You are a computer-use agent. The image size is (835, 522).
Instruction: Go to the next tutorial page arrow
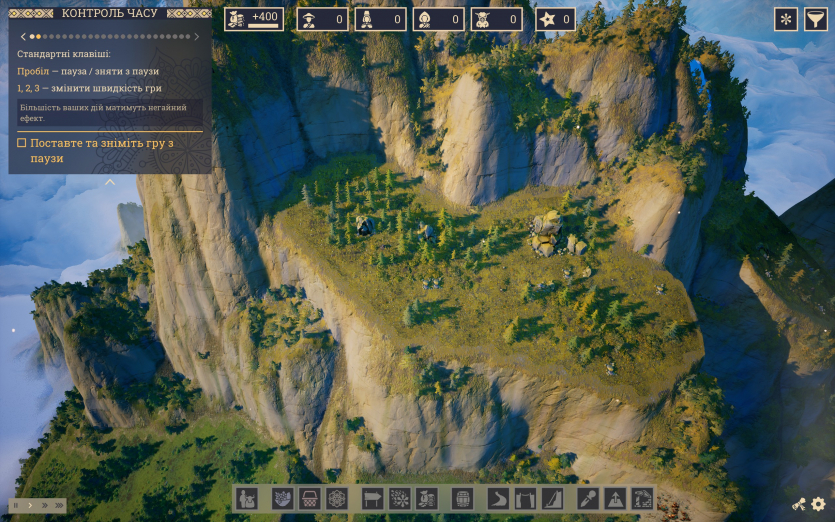point(197,37)
